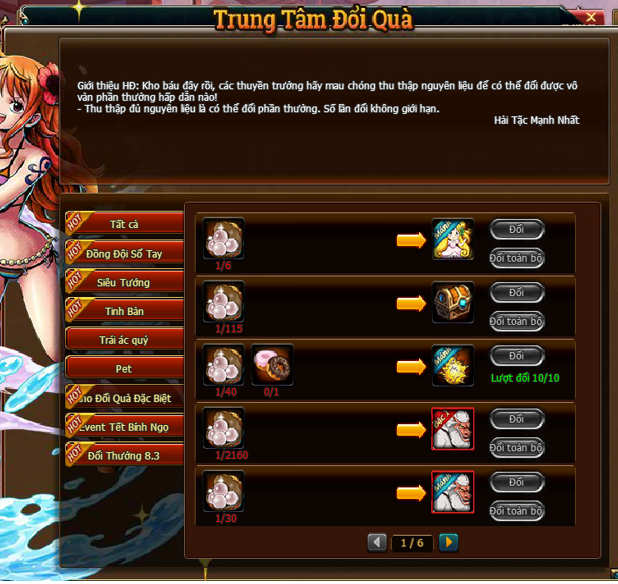Viewport: 618px width, 584px height.
Task: Click Đổi toàn bộ for the treasure chest reward
Action: point(516,322)
